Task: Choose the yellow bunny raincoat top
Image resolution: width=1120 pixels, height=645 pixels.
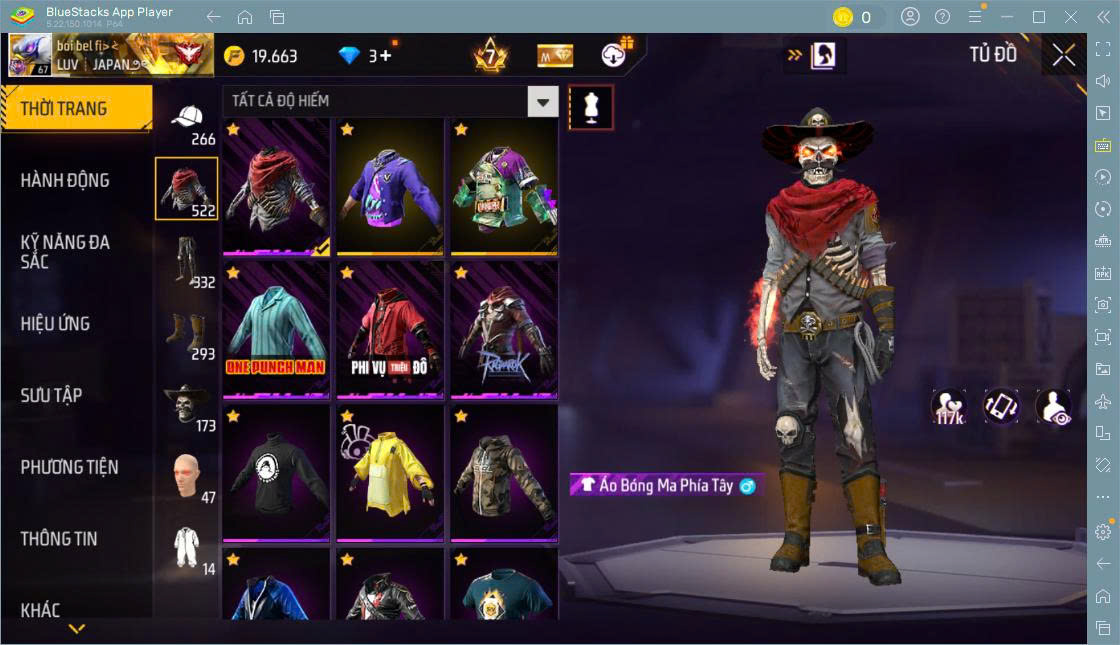Action: click(x=390, y=472)
